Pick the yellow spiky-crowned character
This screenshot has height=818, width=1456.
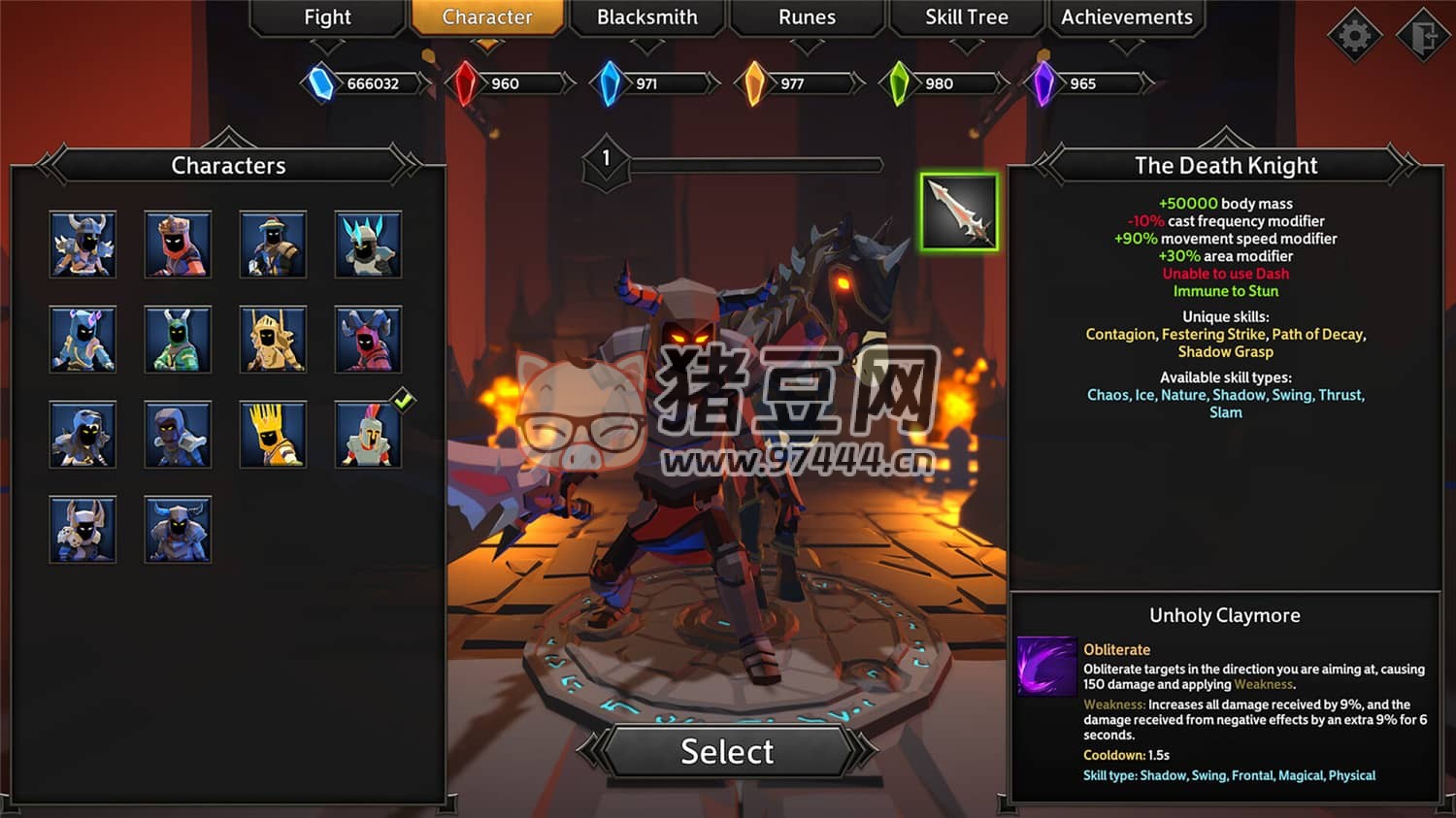coord(273,436)
